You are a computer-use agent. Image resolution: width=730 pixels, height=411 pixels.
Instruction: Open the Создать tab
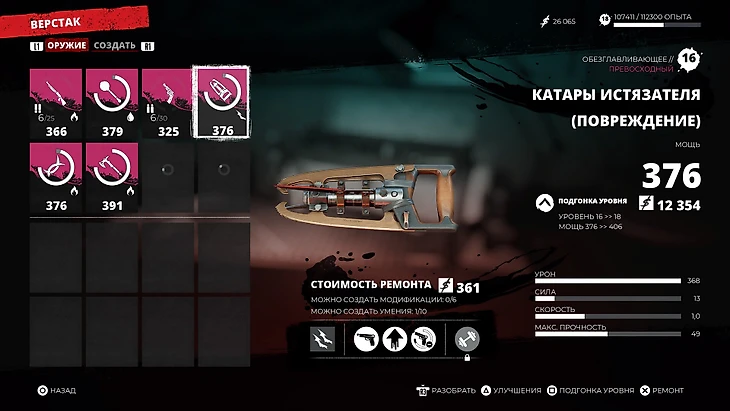115,45
